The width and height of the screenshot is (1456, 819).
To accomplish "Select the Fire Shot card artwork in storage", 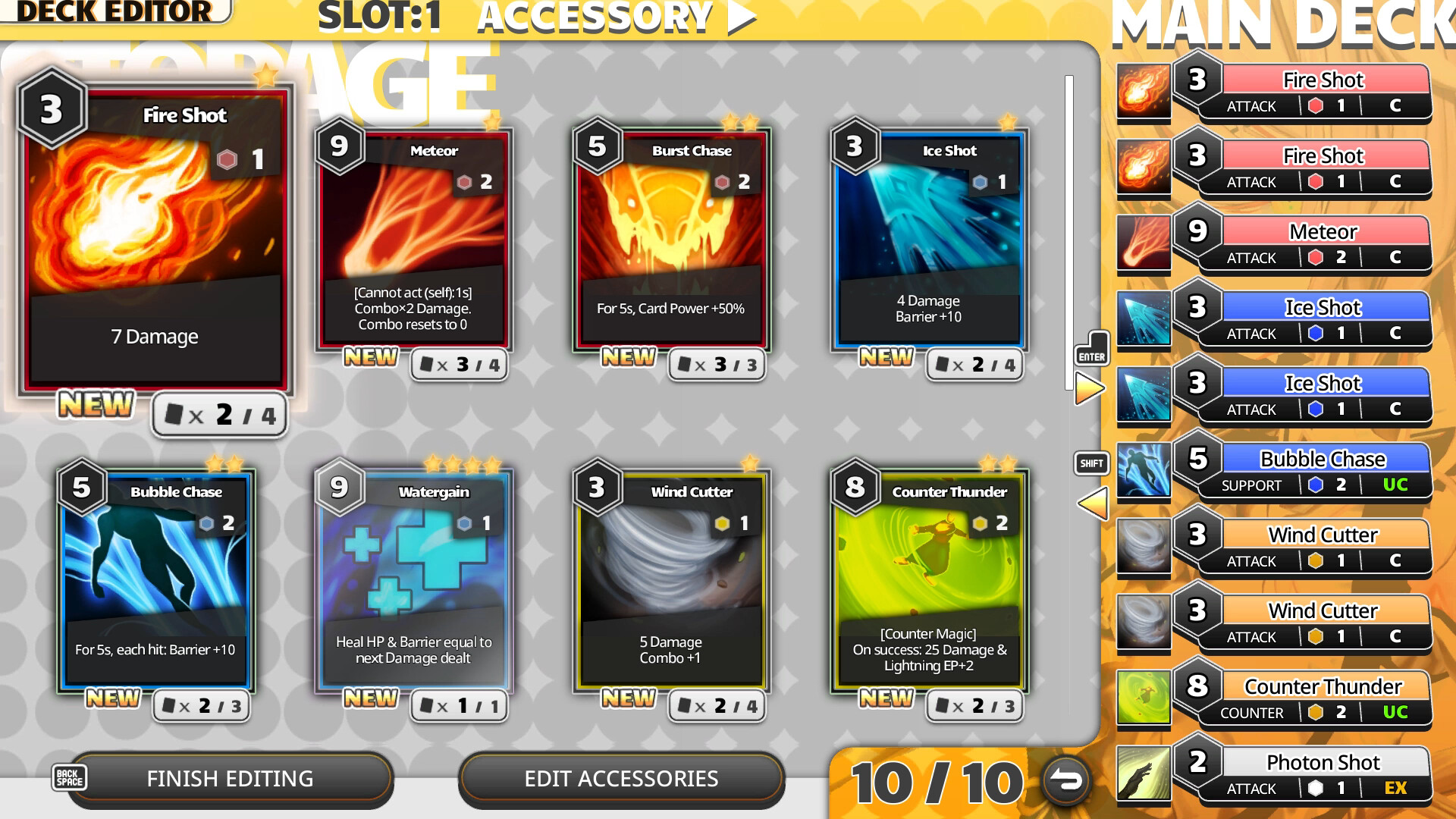I will click(155, 227).
